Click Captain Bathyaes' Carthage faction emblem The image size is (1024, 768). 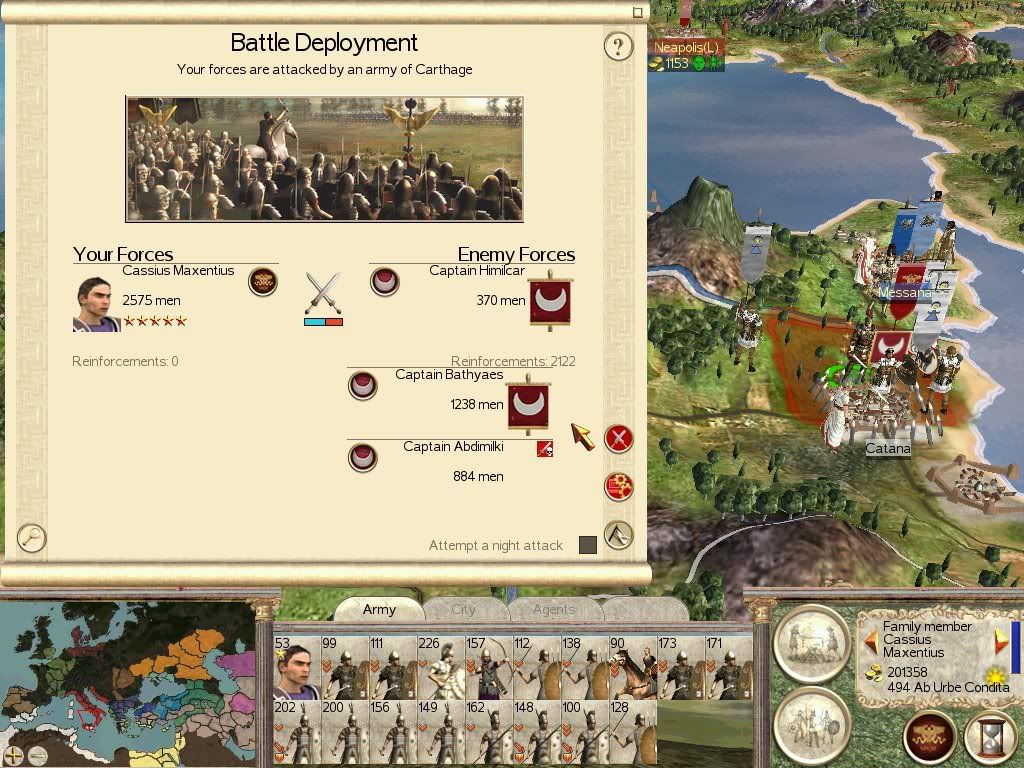pyautogui.click(x=362, y=385)
